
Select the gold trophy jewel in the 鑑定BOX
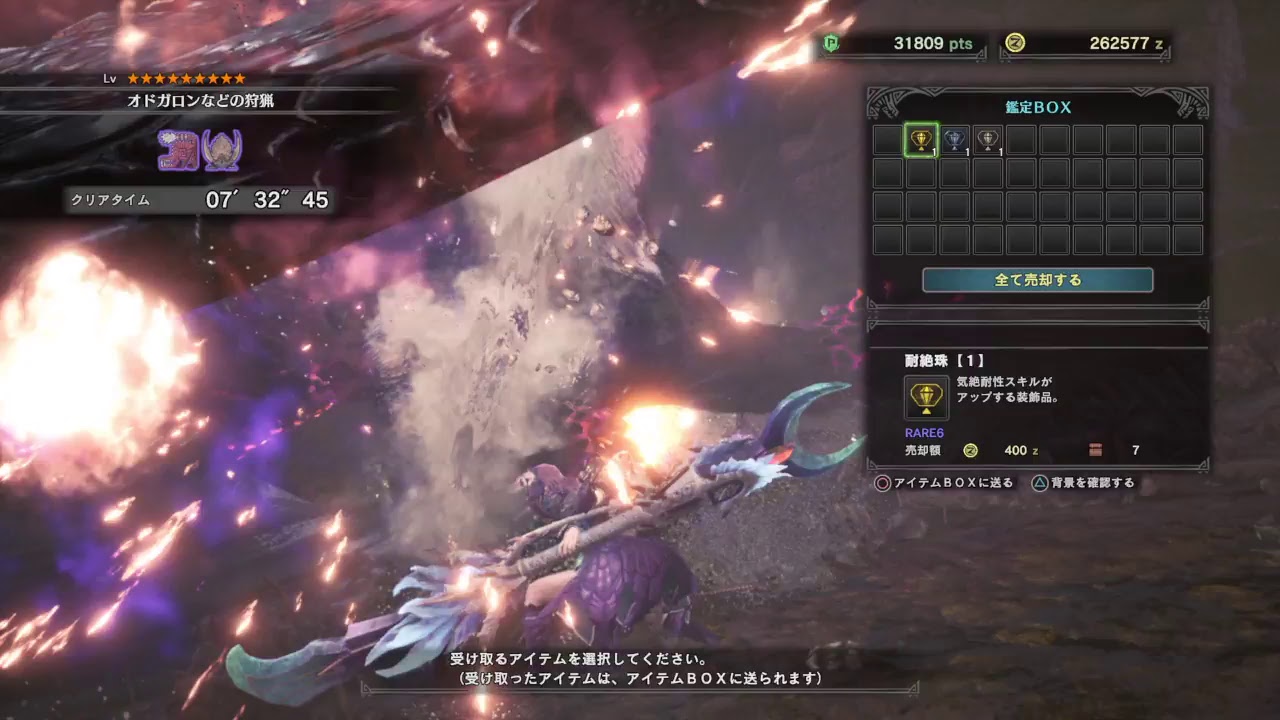pyautogui.click(x=922, y=141)
